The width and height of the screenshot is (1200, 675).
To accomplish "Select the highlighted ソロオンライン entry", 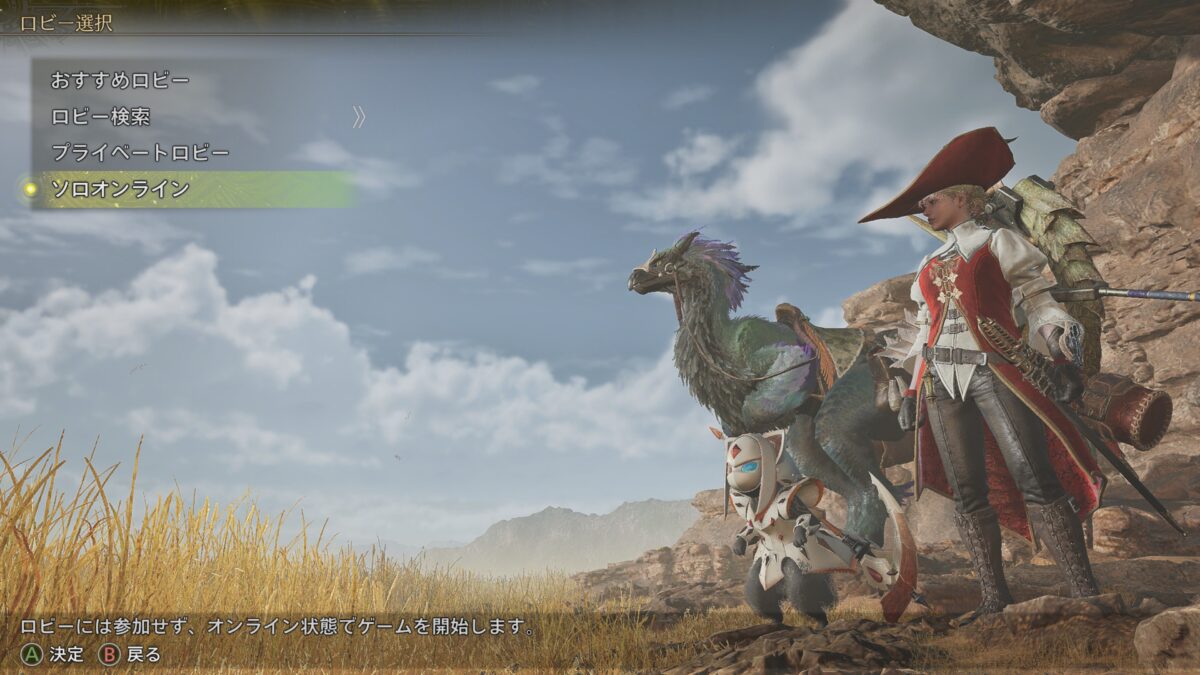I will (x=120, y=189).
